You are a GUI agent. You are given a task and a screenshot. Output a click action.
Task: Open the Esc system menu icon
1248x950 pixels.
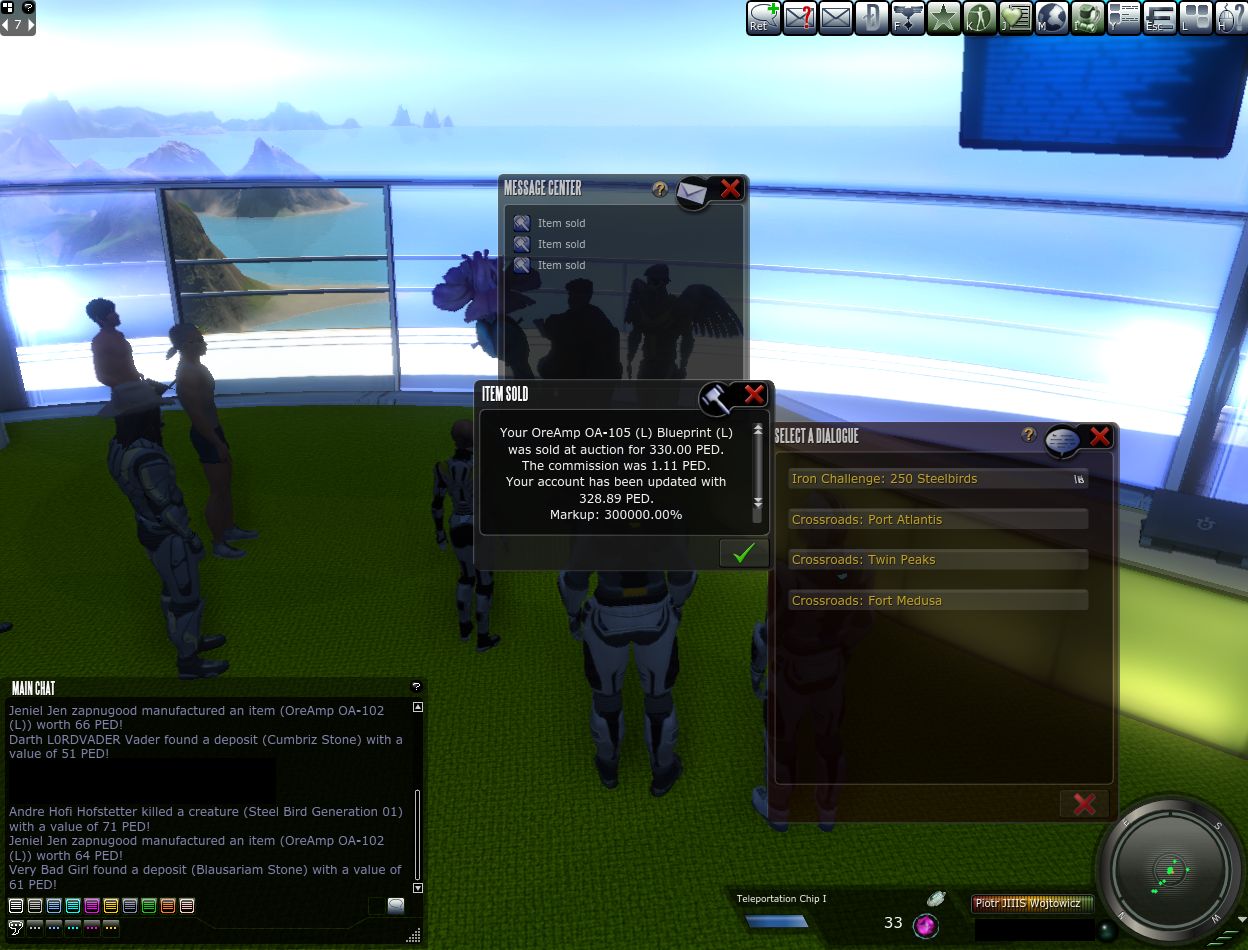click(x=1160, y=18)
